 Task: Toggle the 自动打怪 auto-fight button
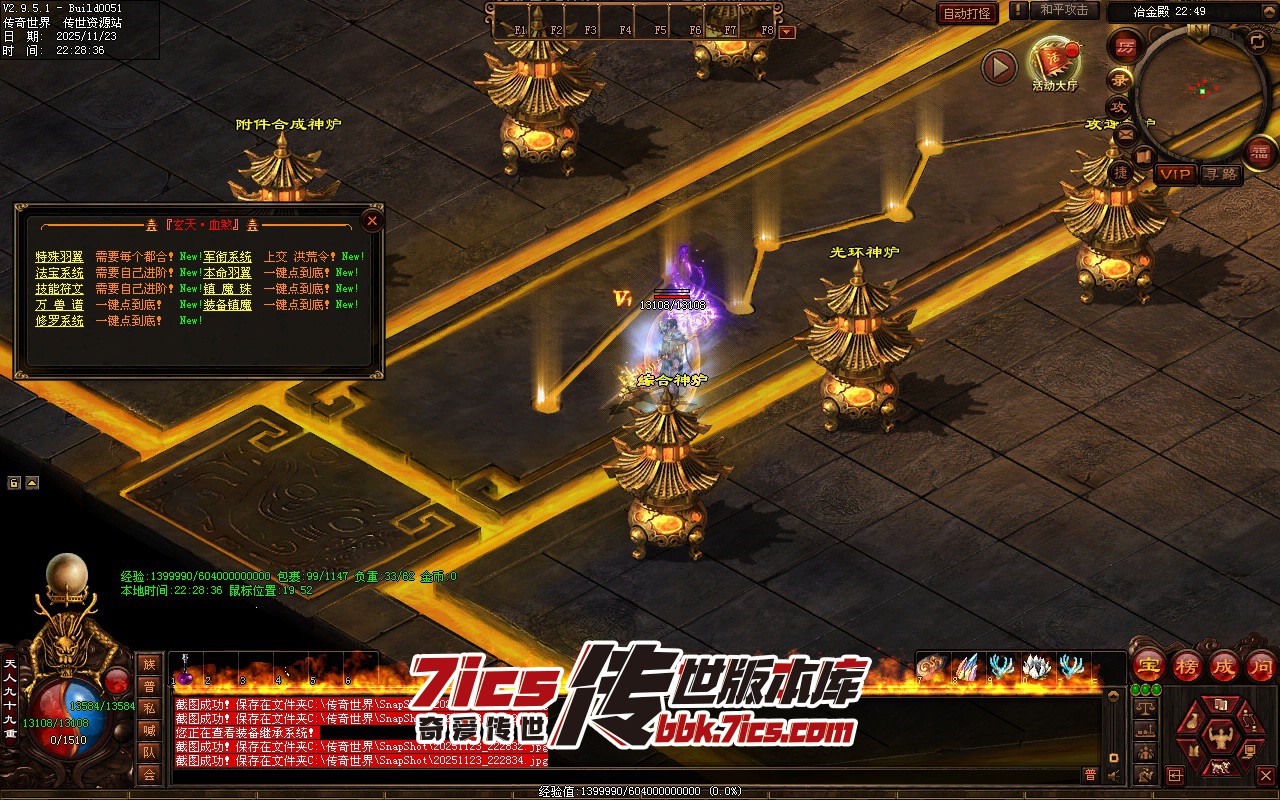(967, 13)
